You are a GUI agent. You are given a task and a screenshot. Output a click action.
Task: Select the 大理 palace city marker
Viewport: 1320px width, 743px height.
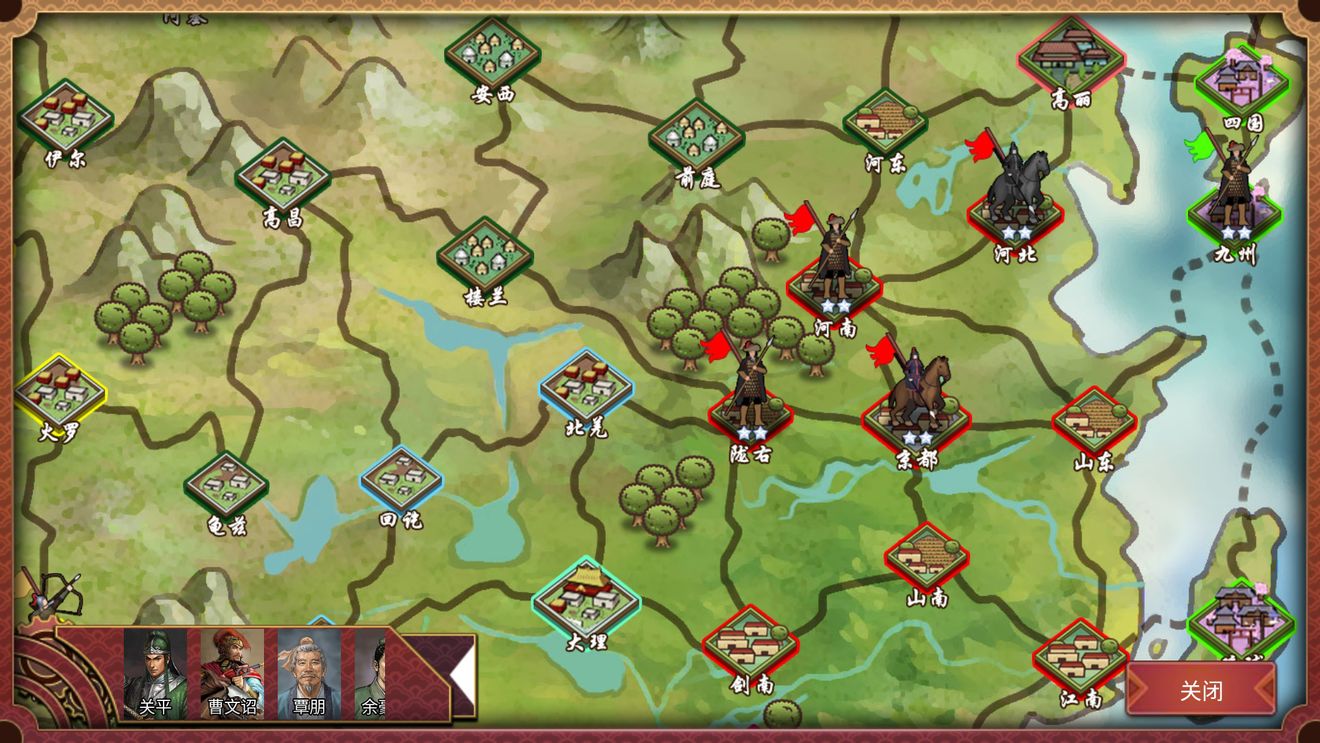coord(586,598)
